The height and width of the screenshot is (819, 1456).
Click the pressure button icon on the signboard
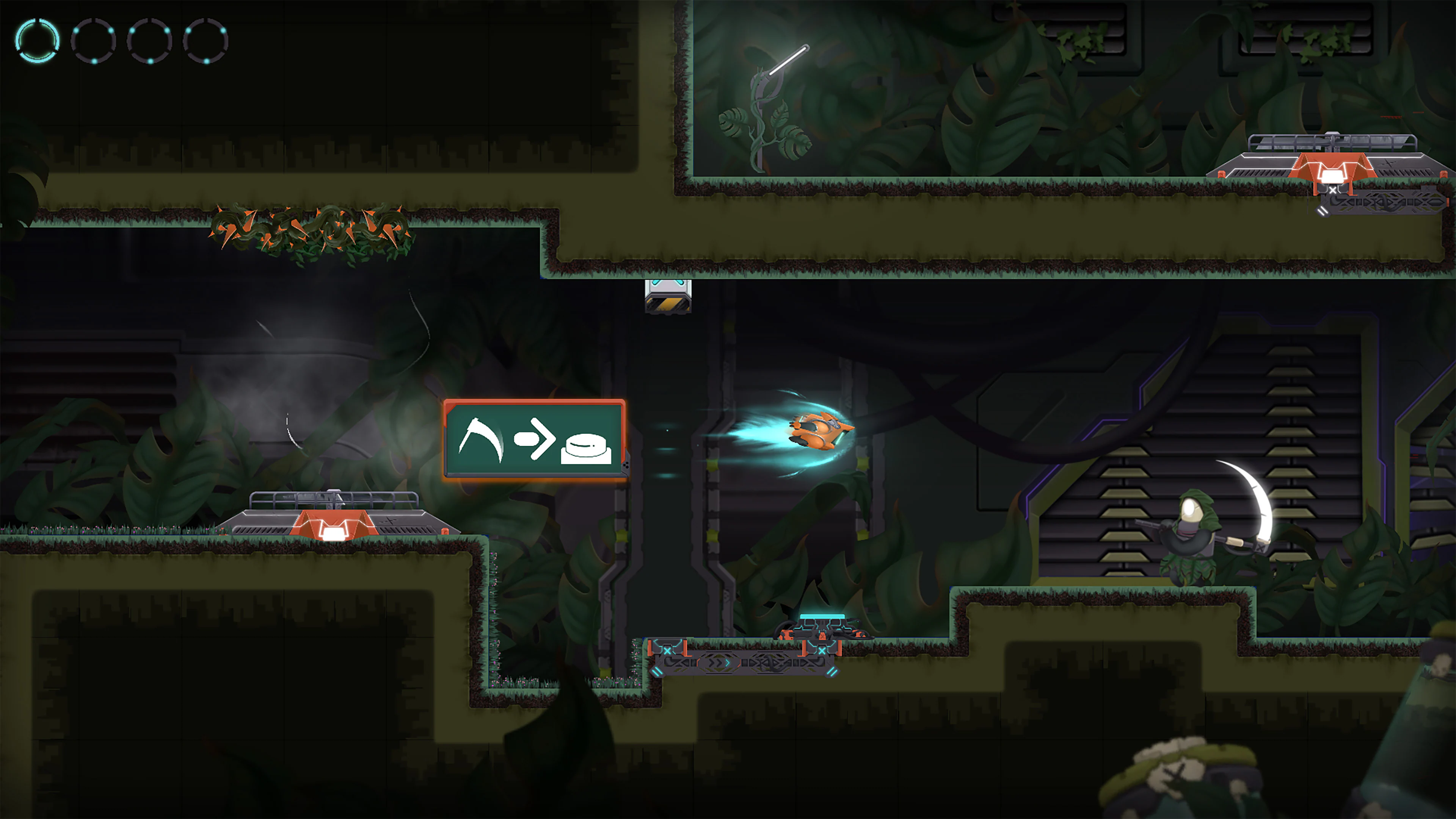click(585, 449)
